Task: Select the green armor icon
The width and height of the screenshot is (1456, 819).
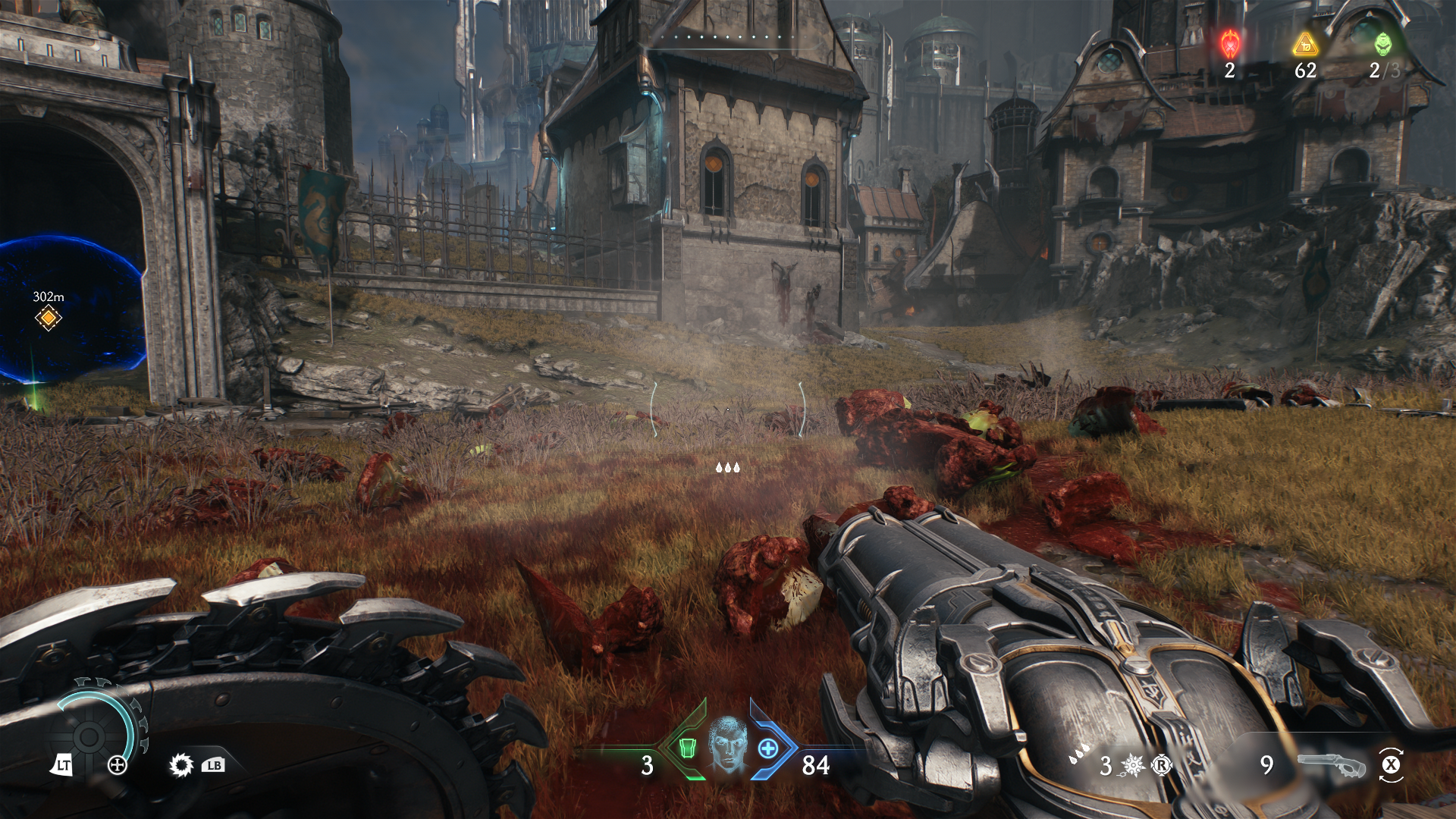Action: pyautogui.click(x=688, y=748)
